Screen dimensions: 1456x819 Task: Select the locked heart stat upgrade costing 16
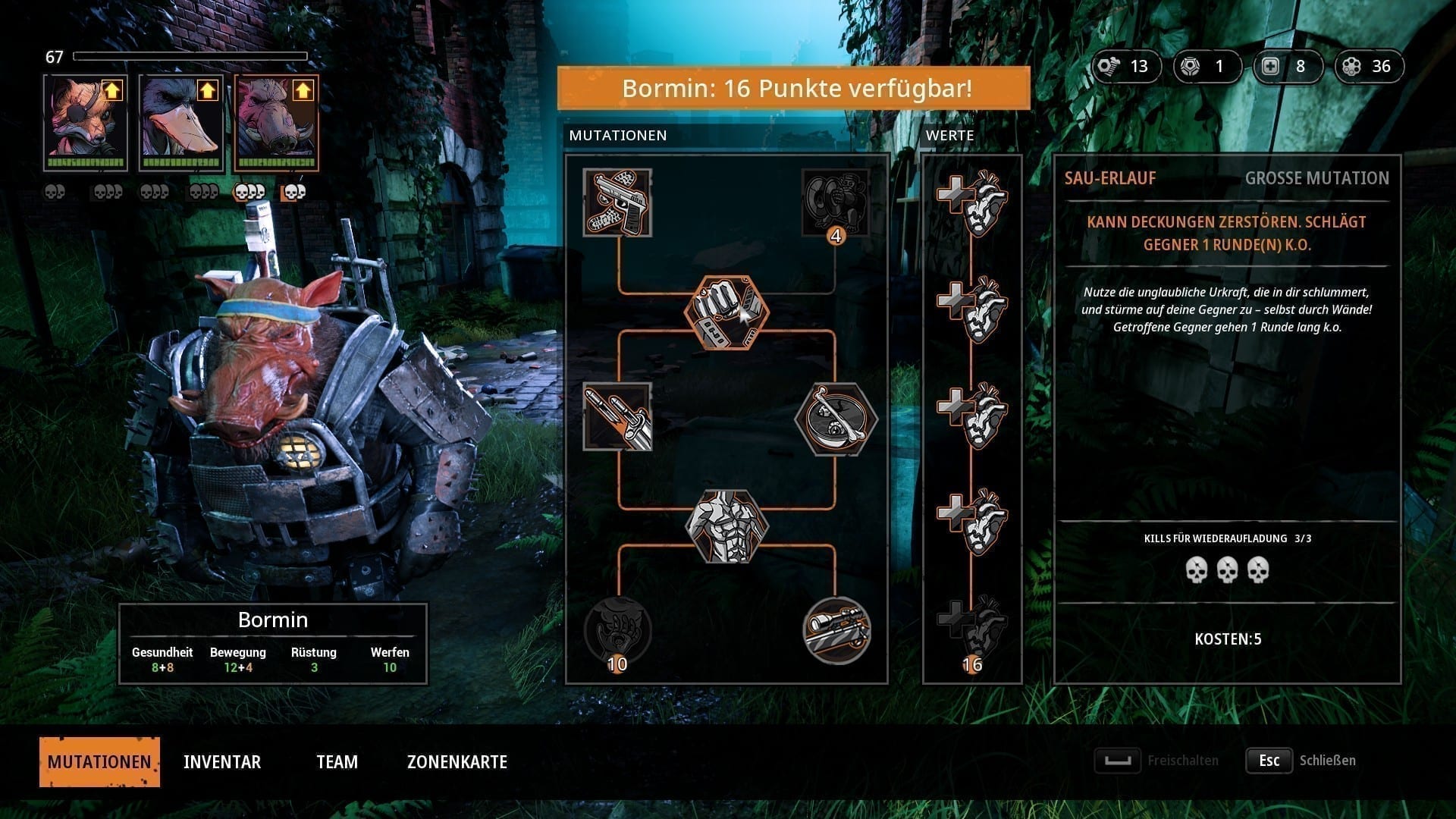[x=972, y=626]
